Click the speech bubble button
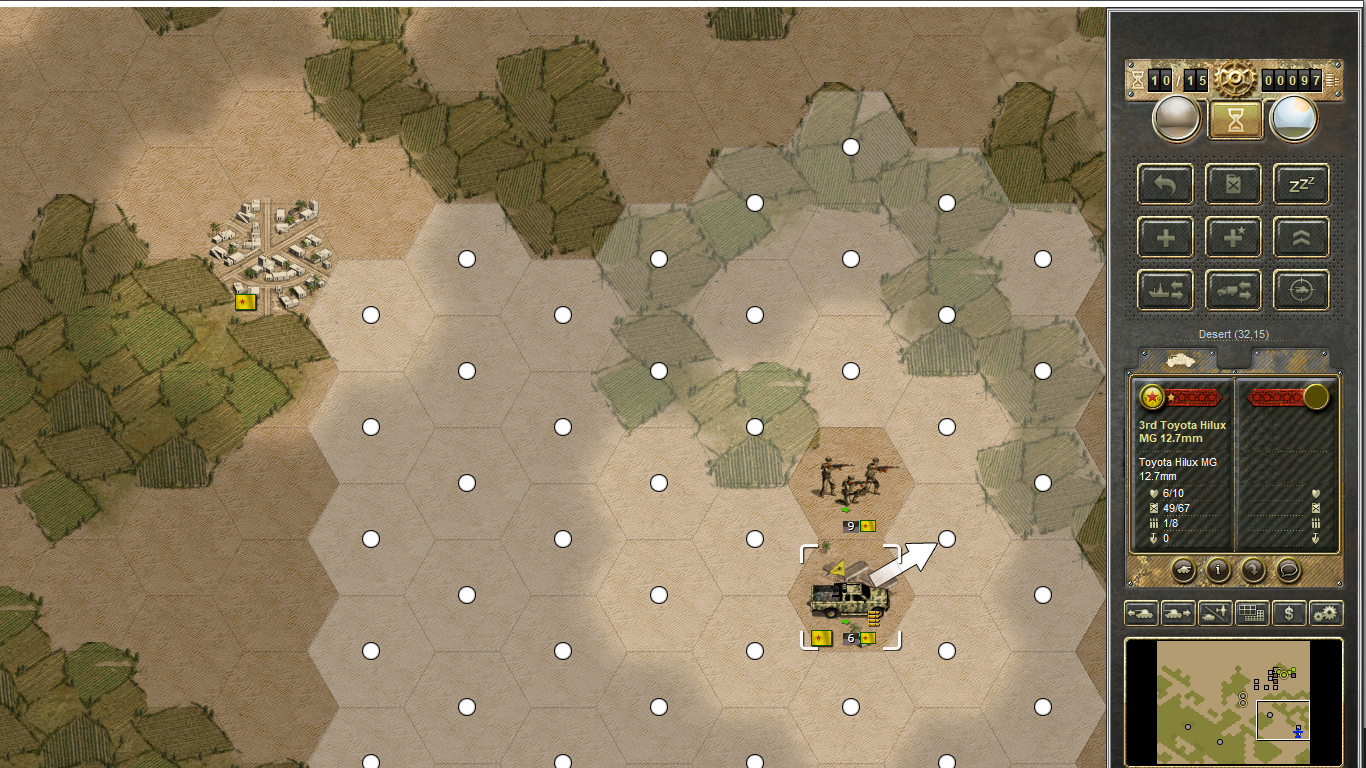1366x768 pixels. (1289, 570)
